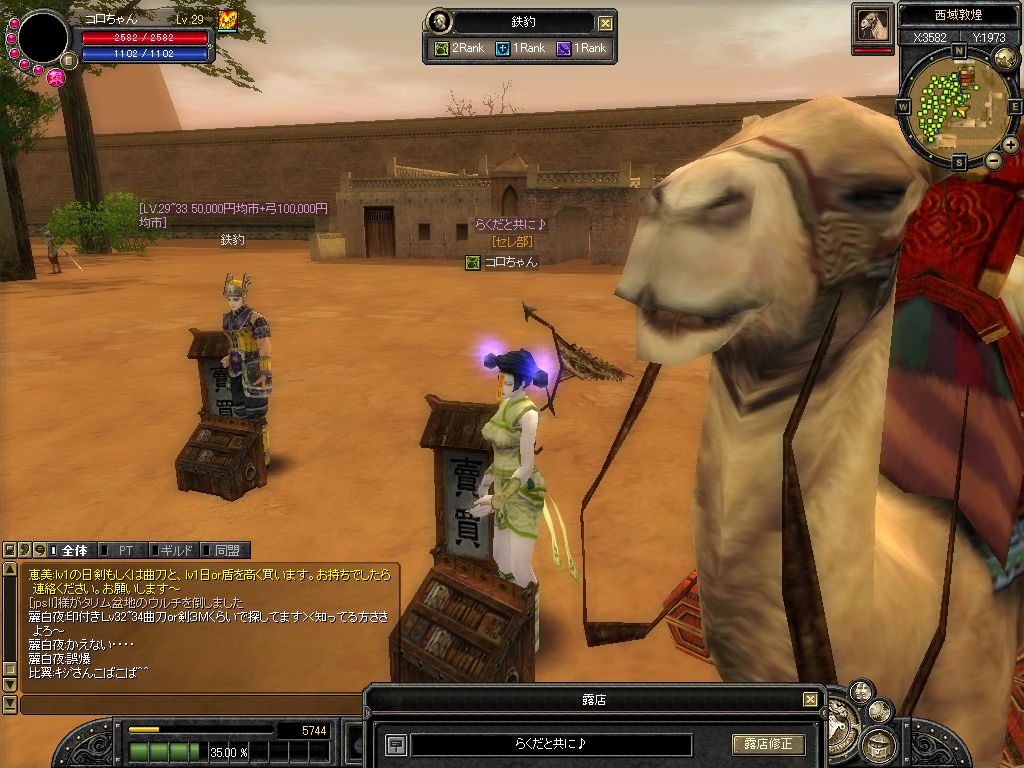1024x768 pixels.
Task: Zoom in the minimap with plus button
Action: pos(1010,146)
